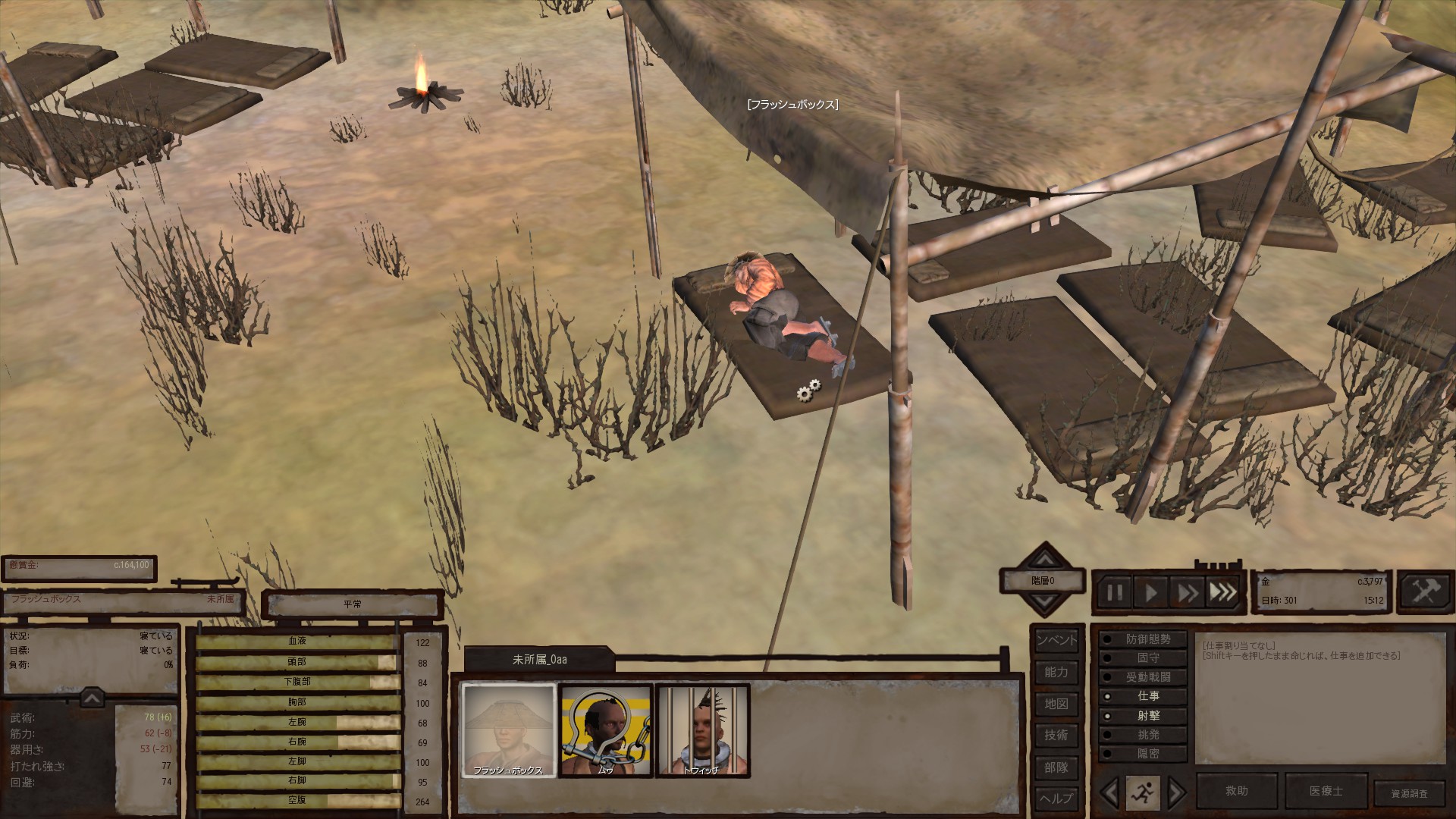Screen dimensions: 1456x819
Task: Click the 救助 rescue button
Action: [x=1237, y=791]
